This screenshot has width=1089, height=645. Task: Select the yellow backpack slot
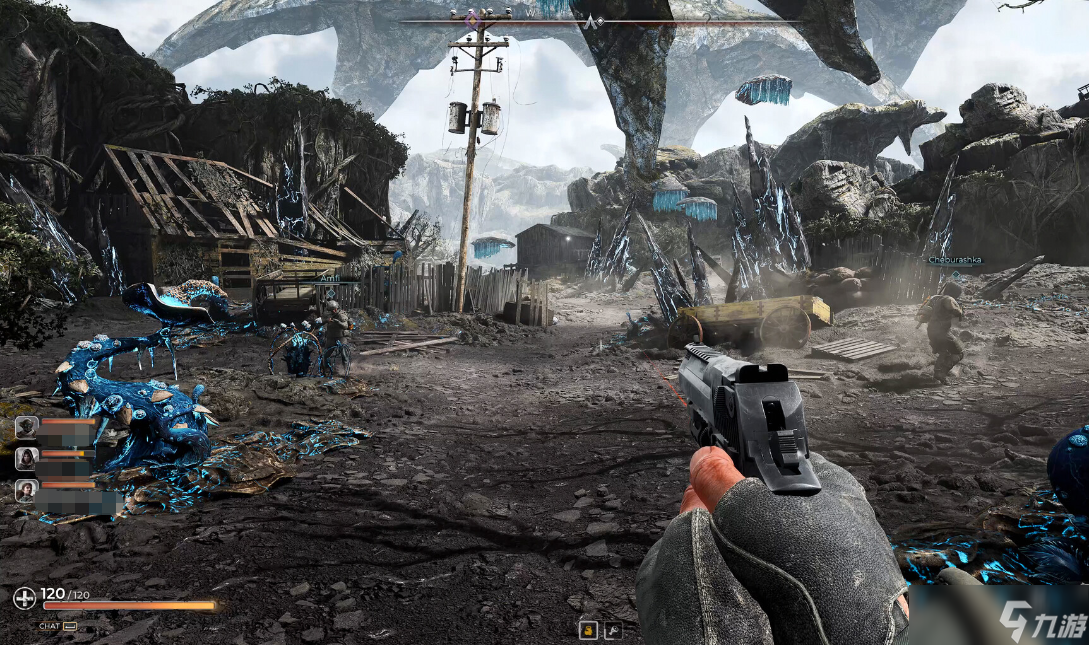[588, 630]
